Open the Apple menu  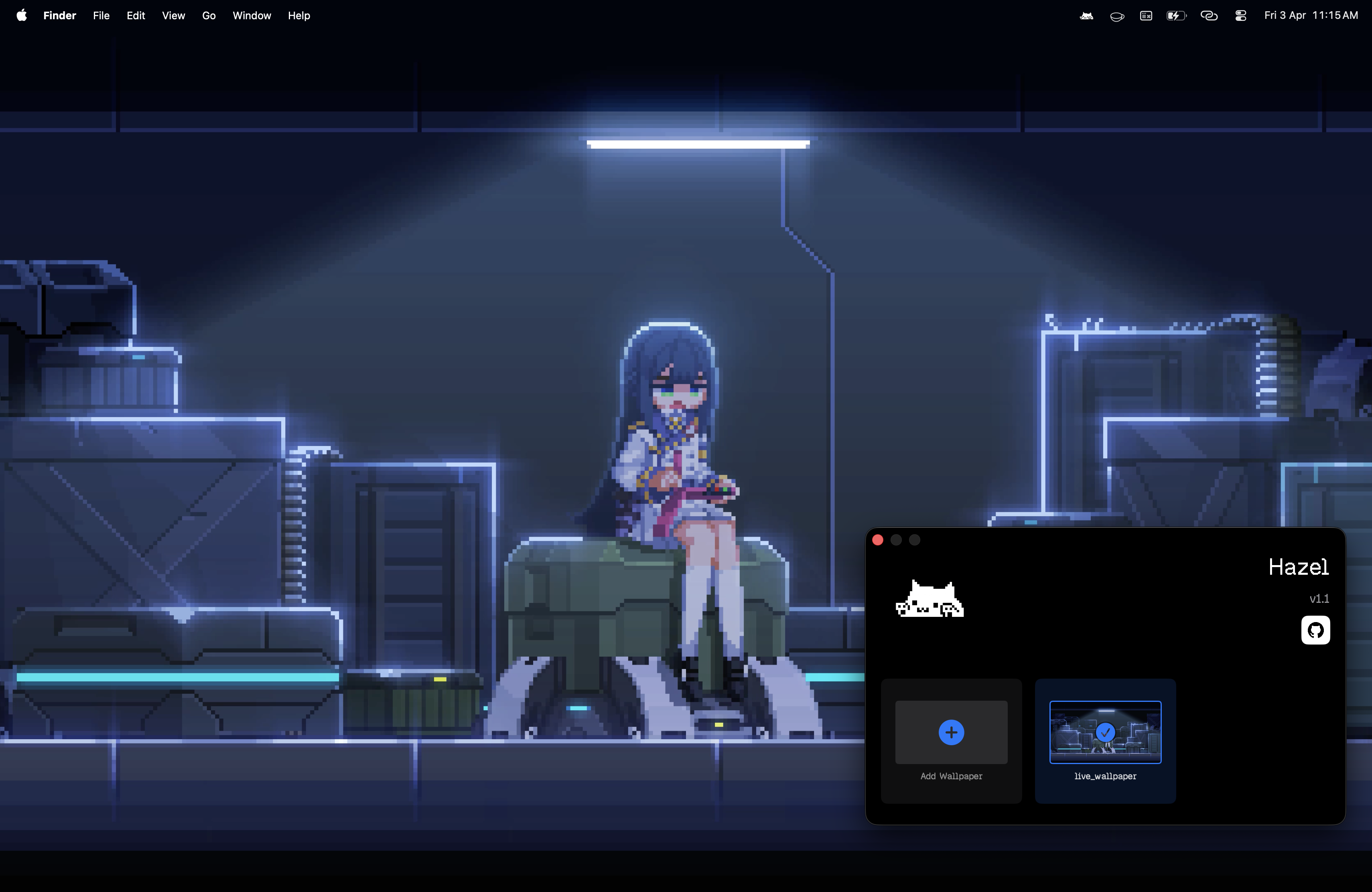click(x=21, y=16)
